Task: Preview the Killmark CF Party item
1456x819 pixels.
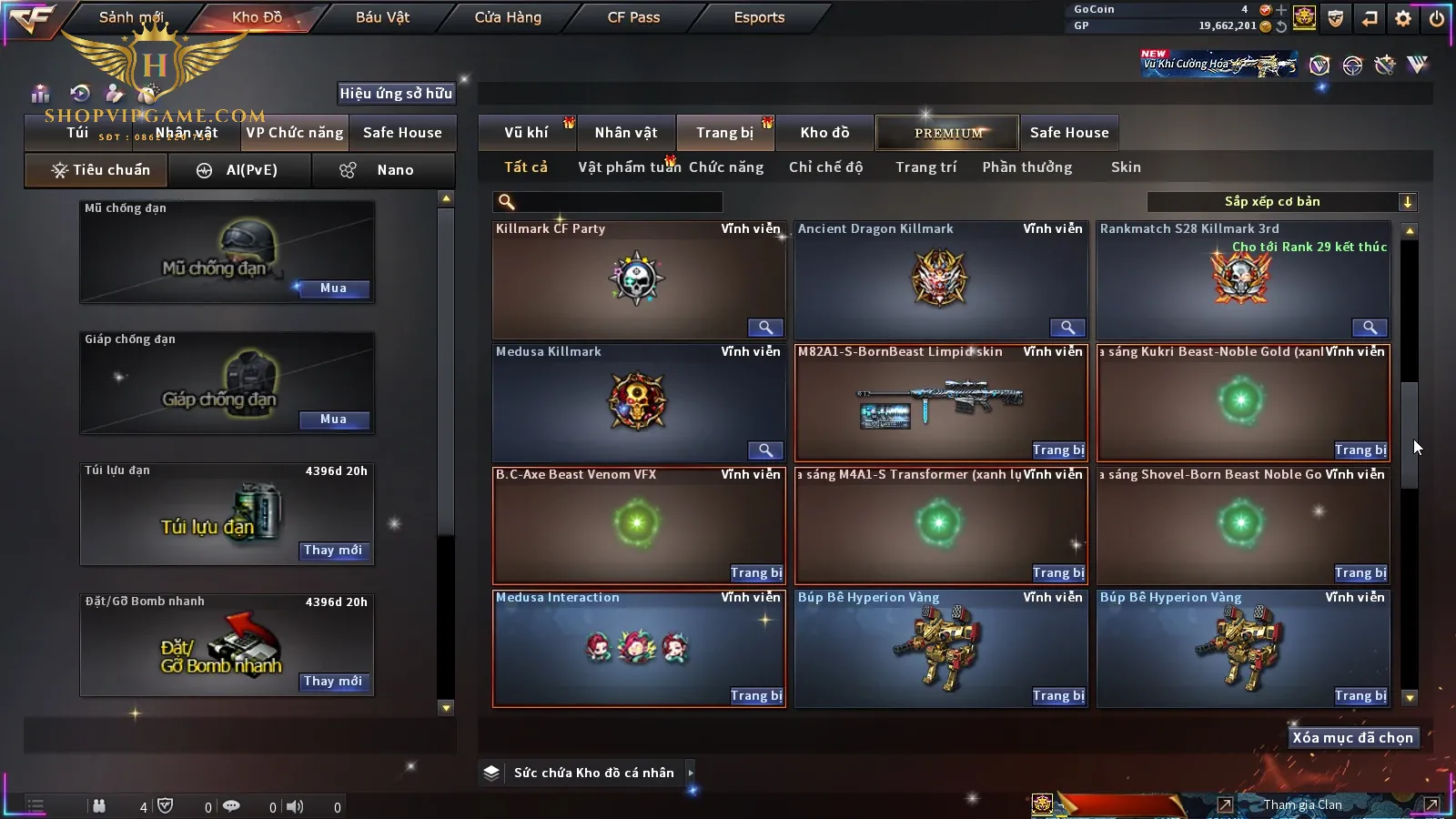Action: point(765,328)
